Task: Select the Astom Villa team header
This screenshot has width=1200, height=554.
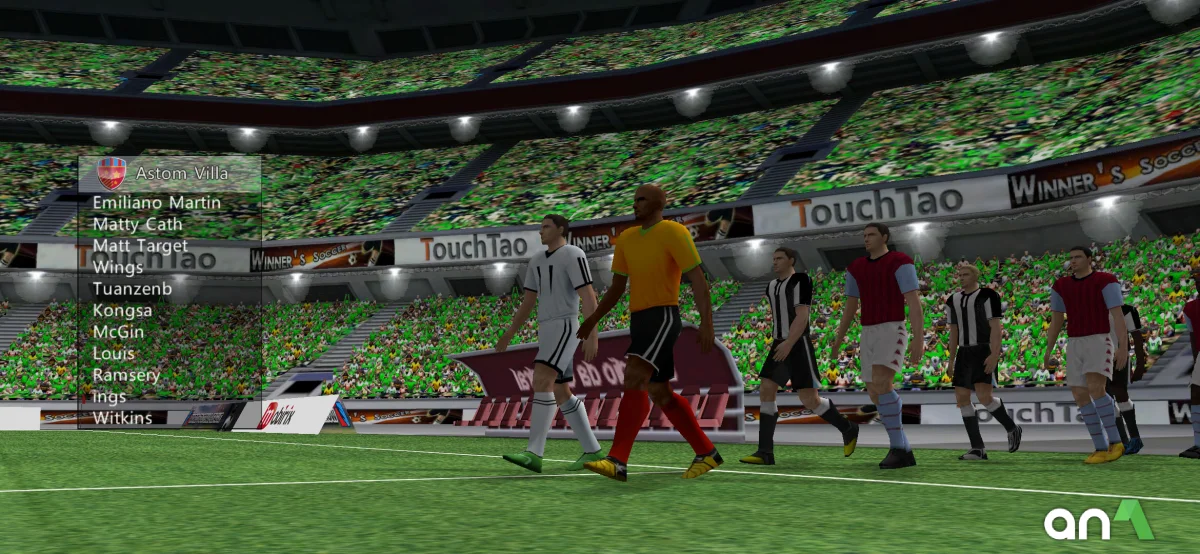Action: (182, 174)
